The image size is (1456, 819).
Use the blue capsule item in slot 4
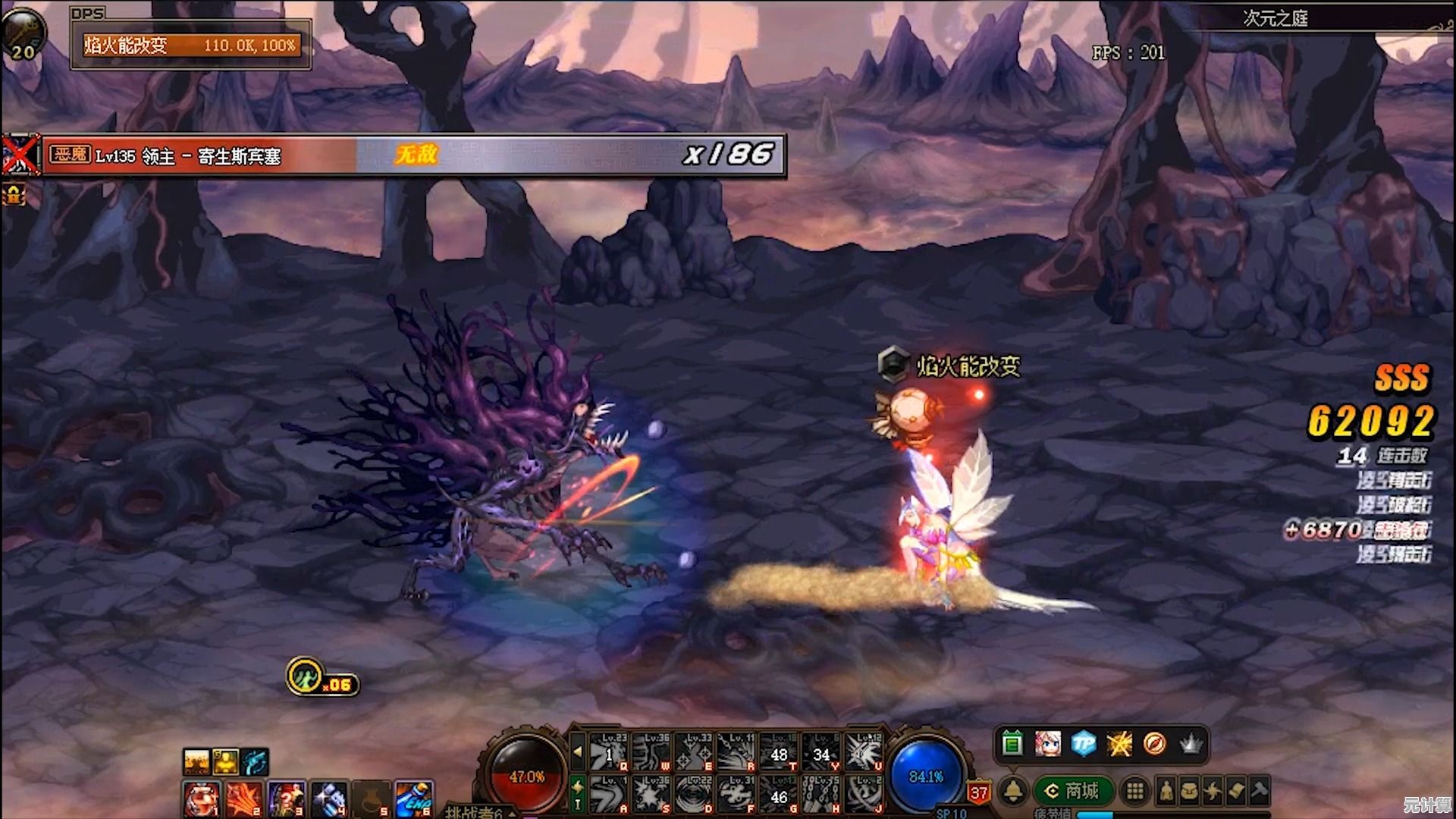tap(329, 800)
